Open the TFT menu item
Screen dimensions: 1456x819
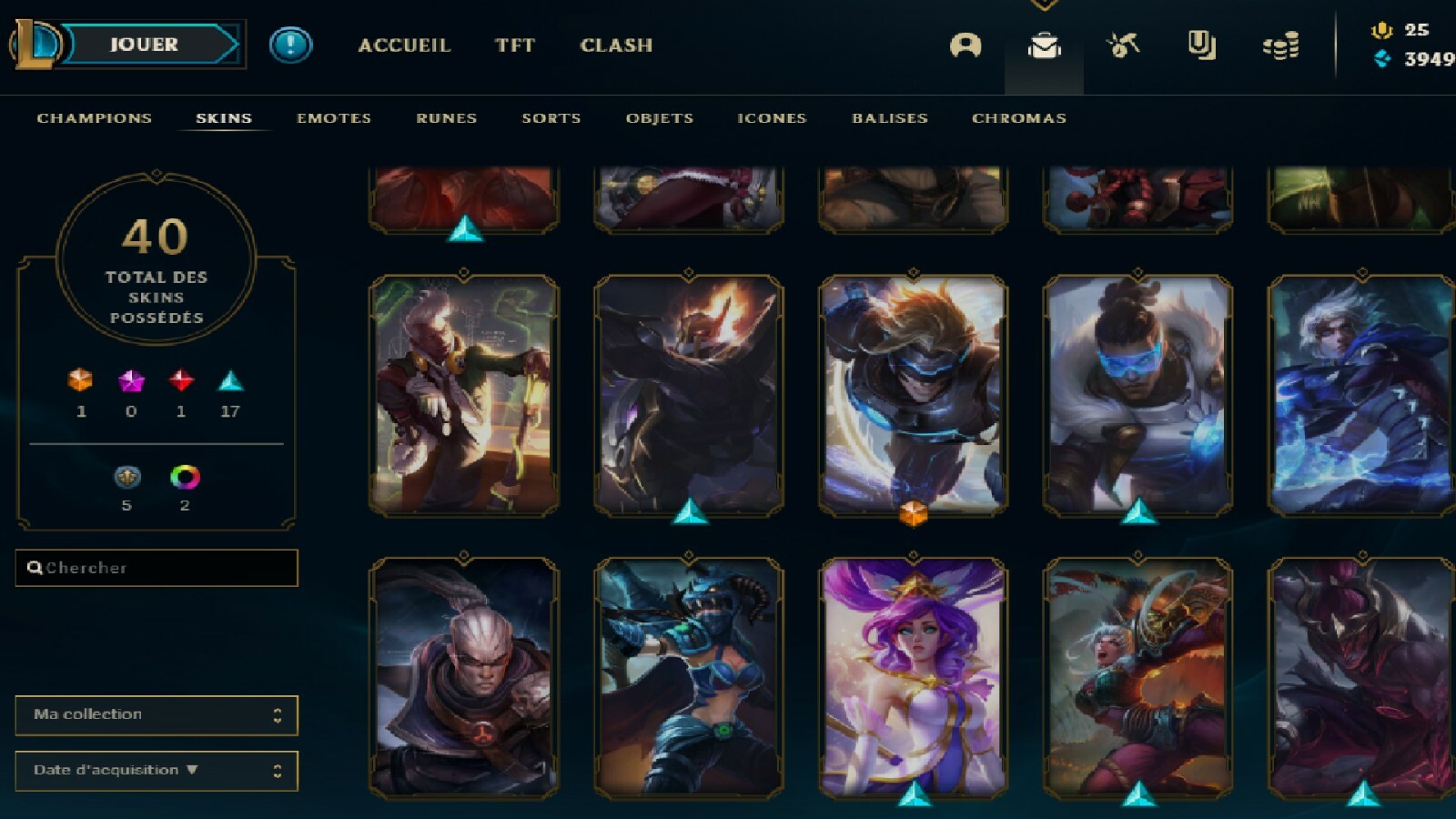[x=515, y=45]
